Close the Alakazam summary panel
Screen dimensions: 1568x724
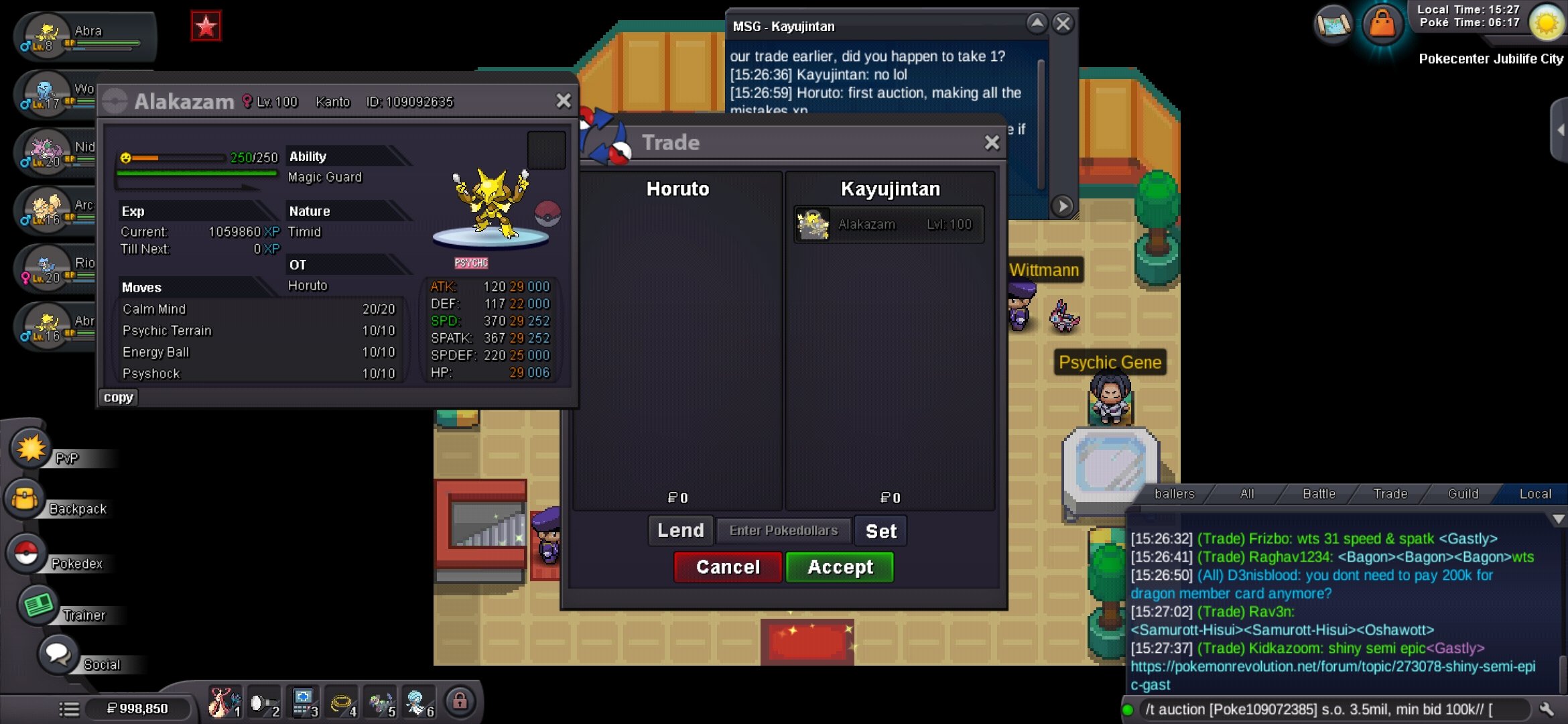click(x=564, y=101)
